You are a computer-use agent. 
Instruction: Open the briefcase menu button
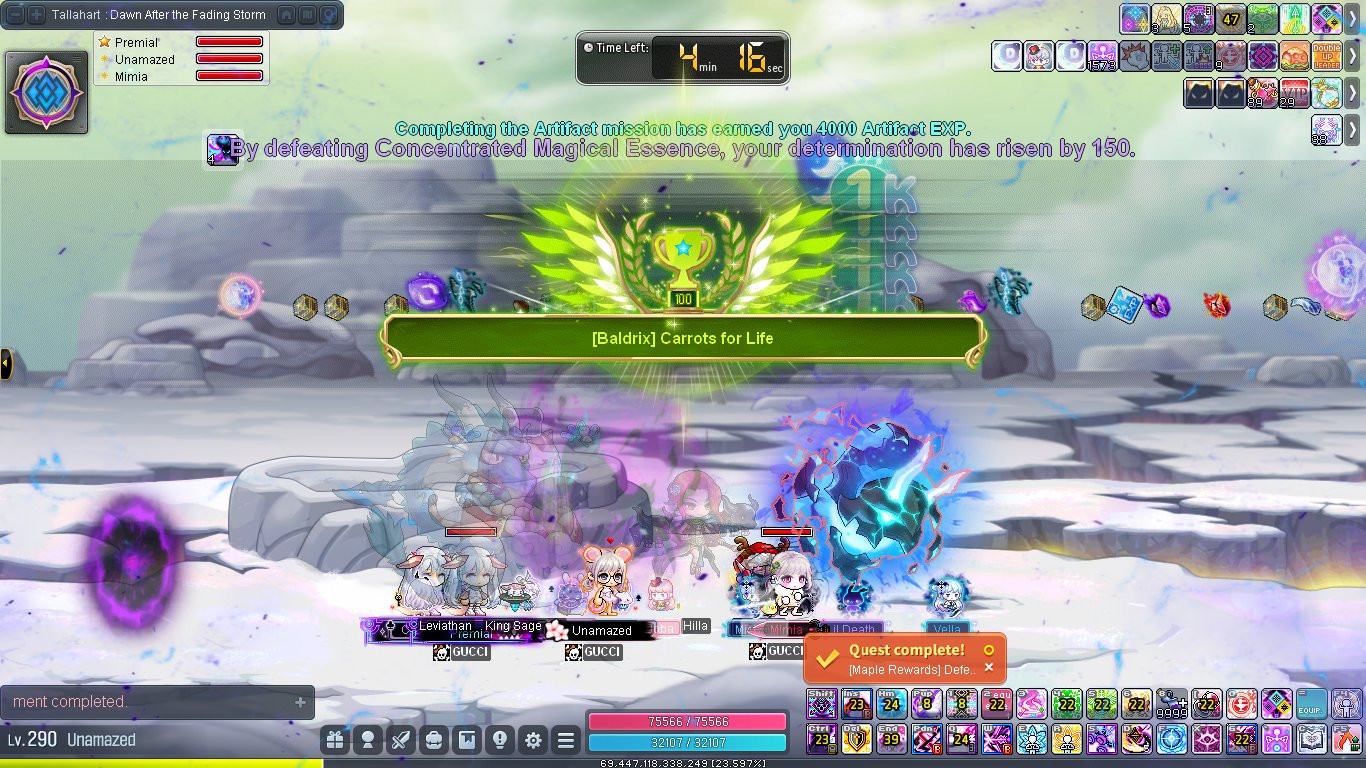tap(434, 740)
